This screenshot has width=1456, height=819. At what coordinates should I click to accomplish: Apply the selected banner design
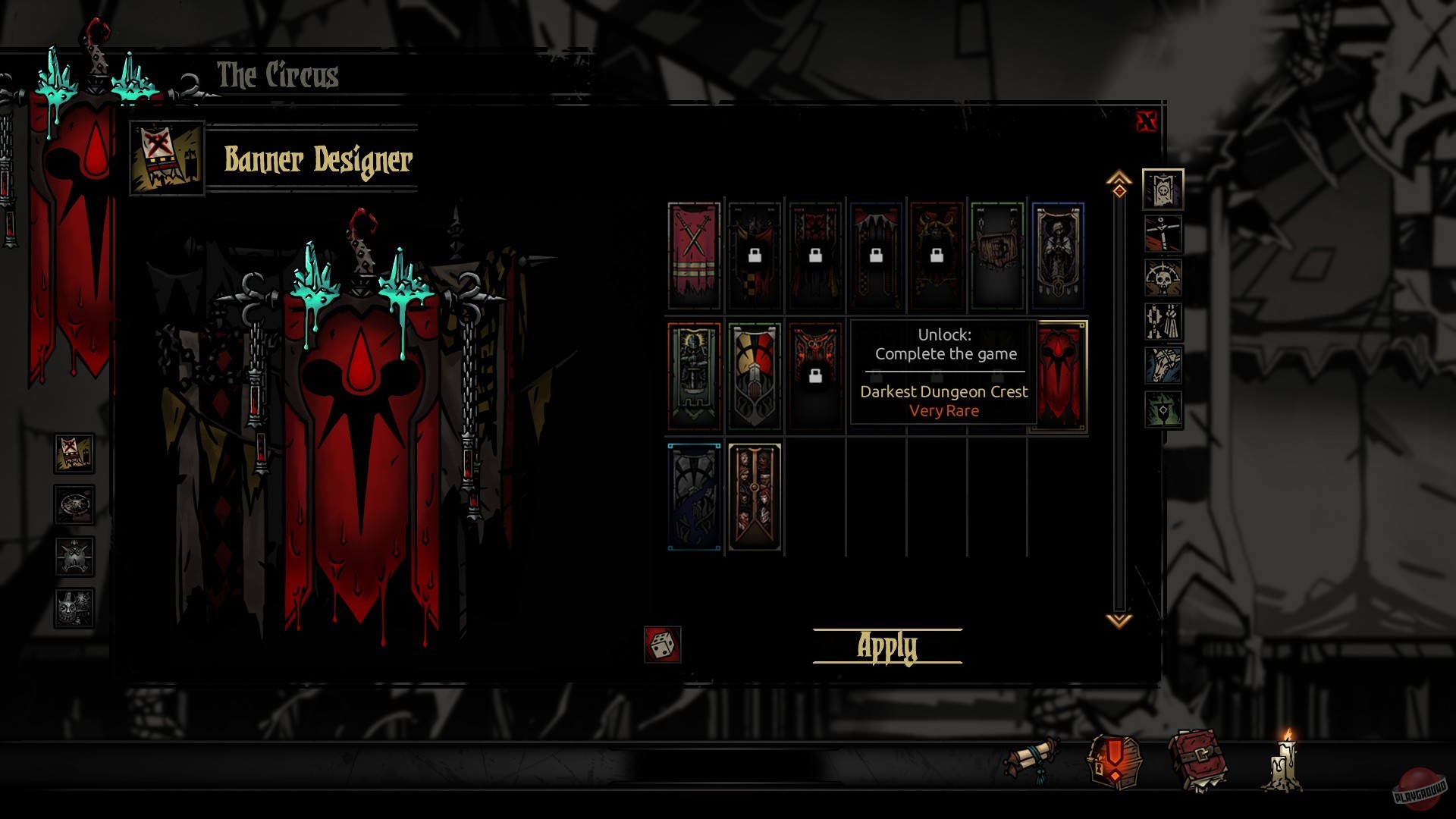(886, 647)
